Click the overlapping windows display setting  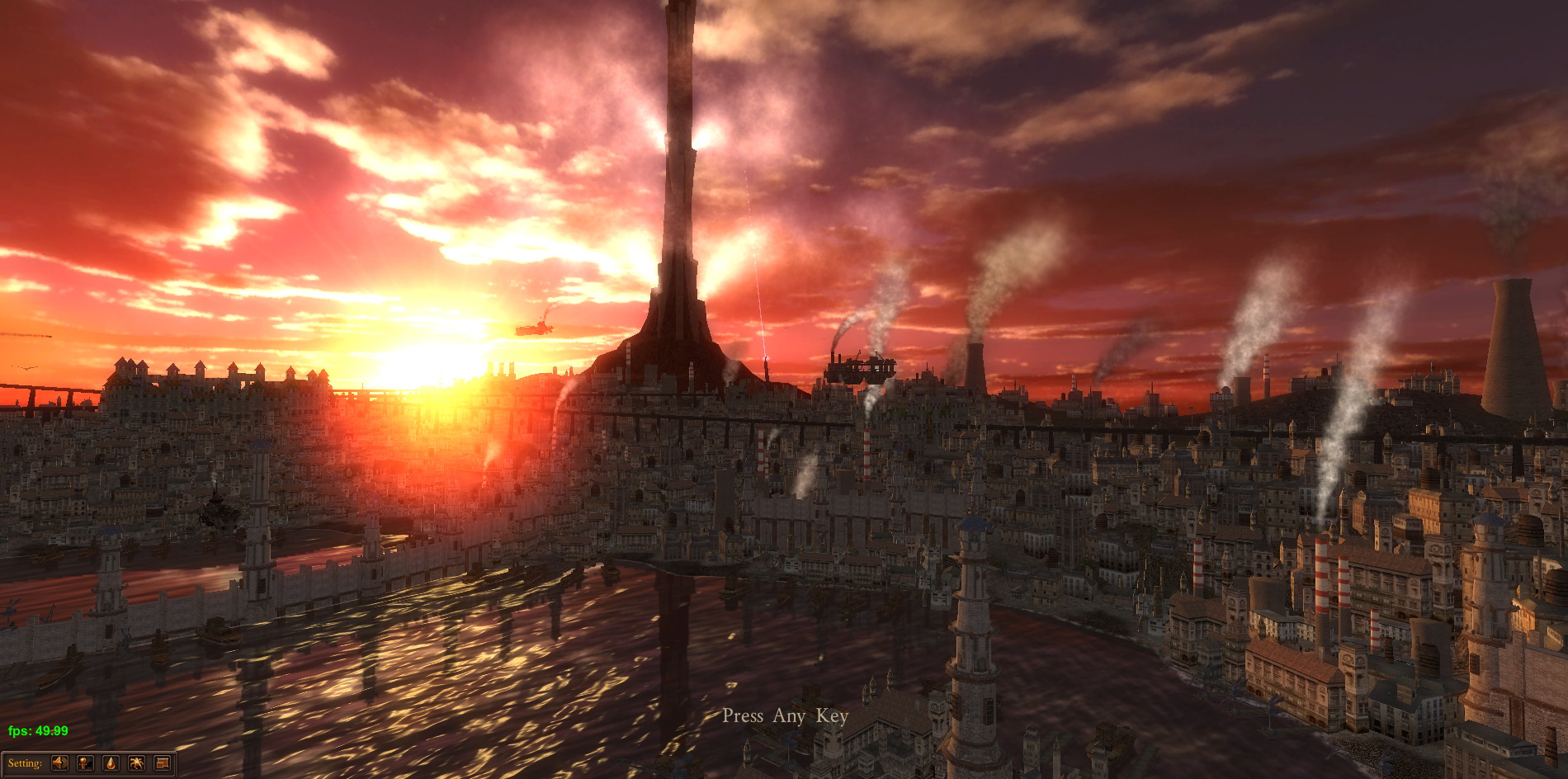point(162,763)
